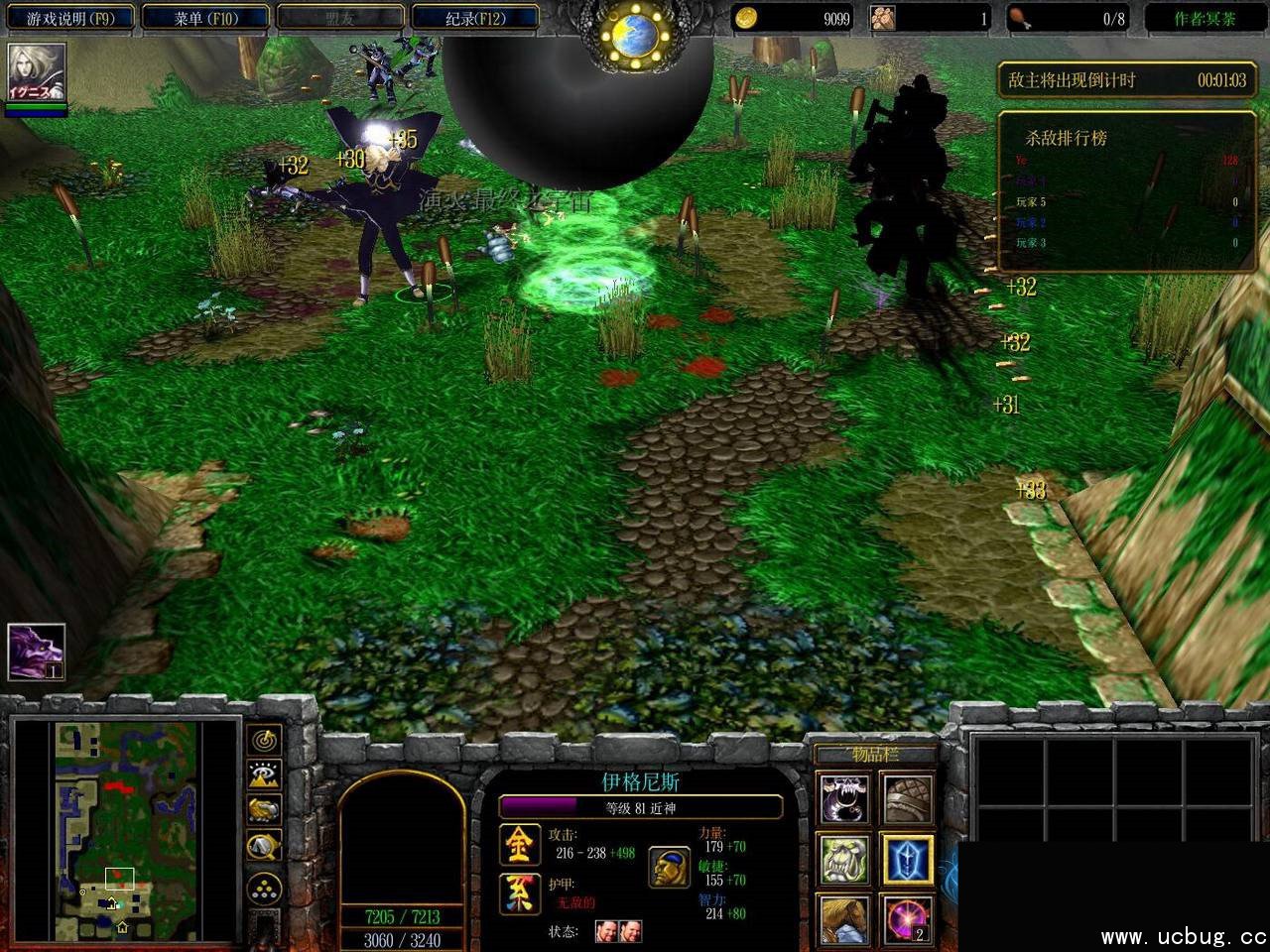Screen dimensions: 1270x952
Task: Select the brown woven armor inventory item
Action: click(x=907, y=799)
